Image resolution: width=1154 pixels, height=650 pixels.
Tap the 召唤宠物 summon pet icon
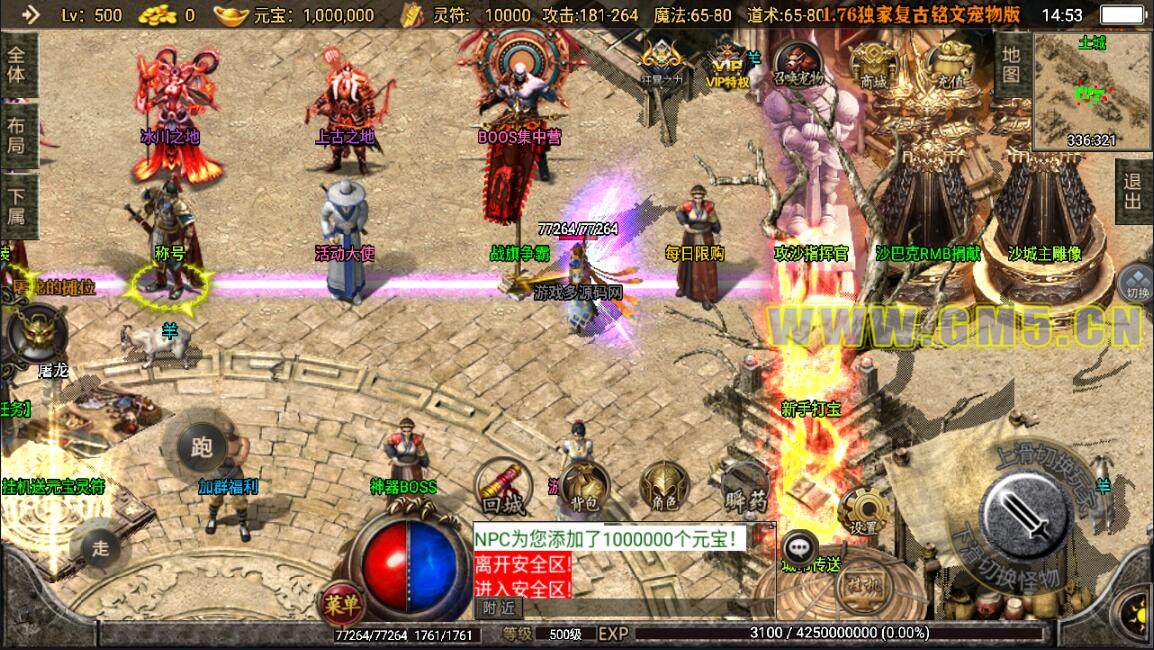pyautogui.click(x=798, y=63)
